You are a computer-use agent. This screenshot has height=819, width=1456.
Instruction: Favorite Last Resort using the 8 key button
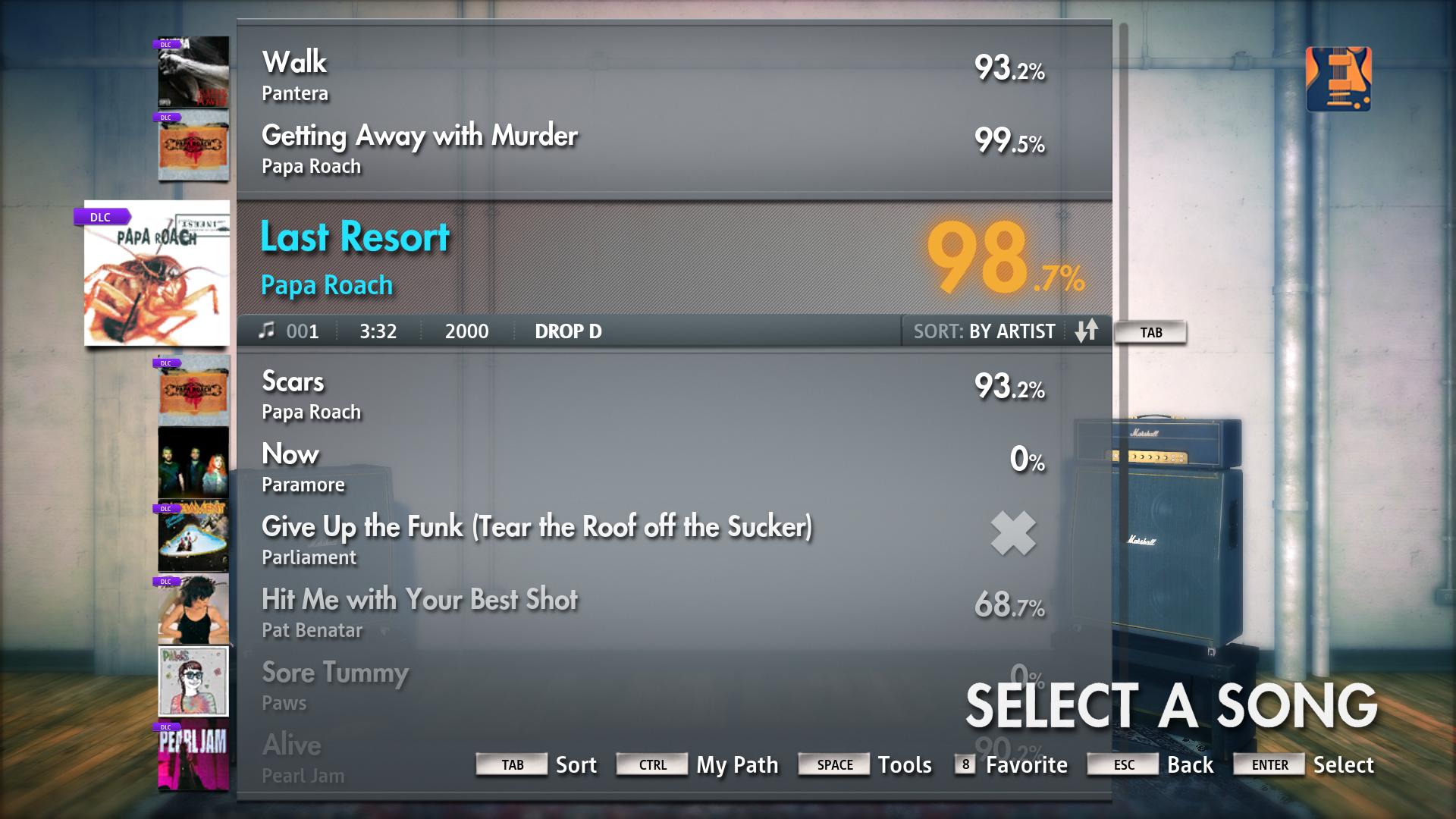(x=965, y=766)
